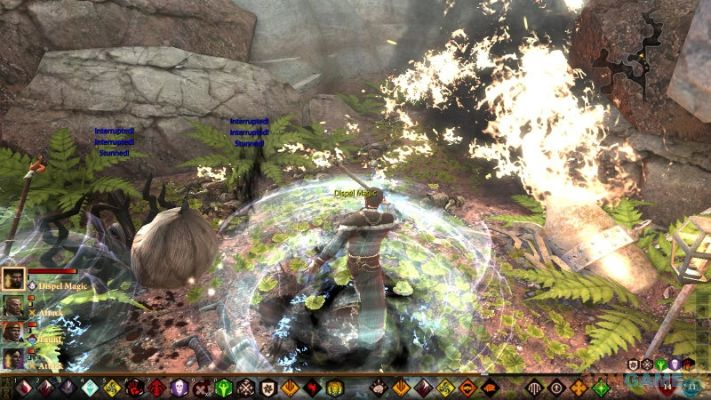Use the white shield-emblem ability icon
711x400 pixels.
click(267, 388)
